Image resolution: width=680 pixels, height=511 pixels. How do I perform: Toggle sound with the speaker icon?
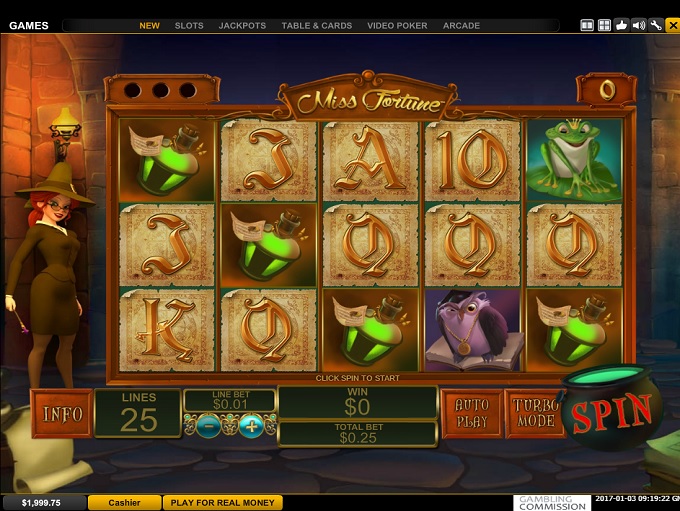click(x=639, y=25)
